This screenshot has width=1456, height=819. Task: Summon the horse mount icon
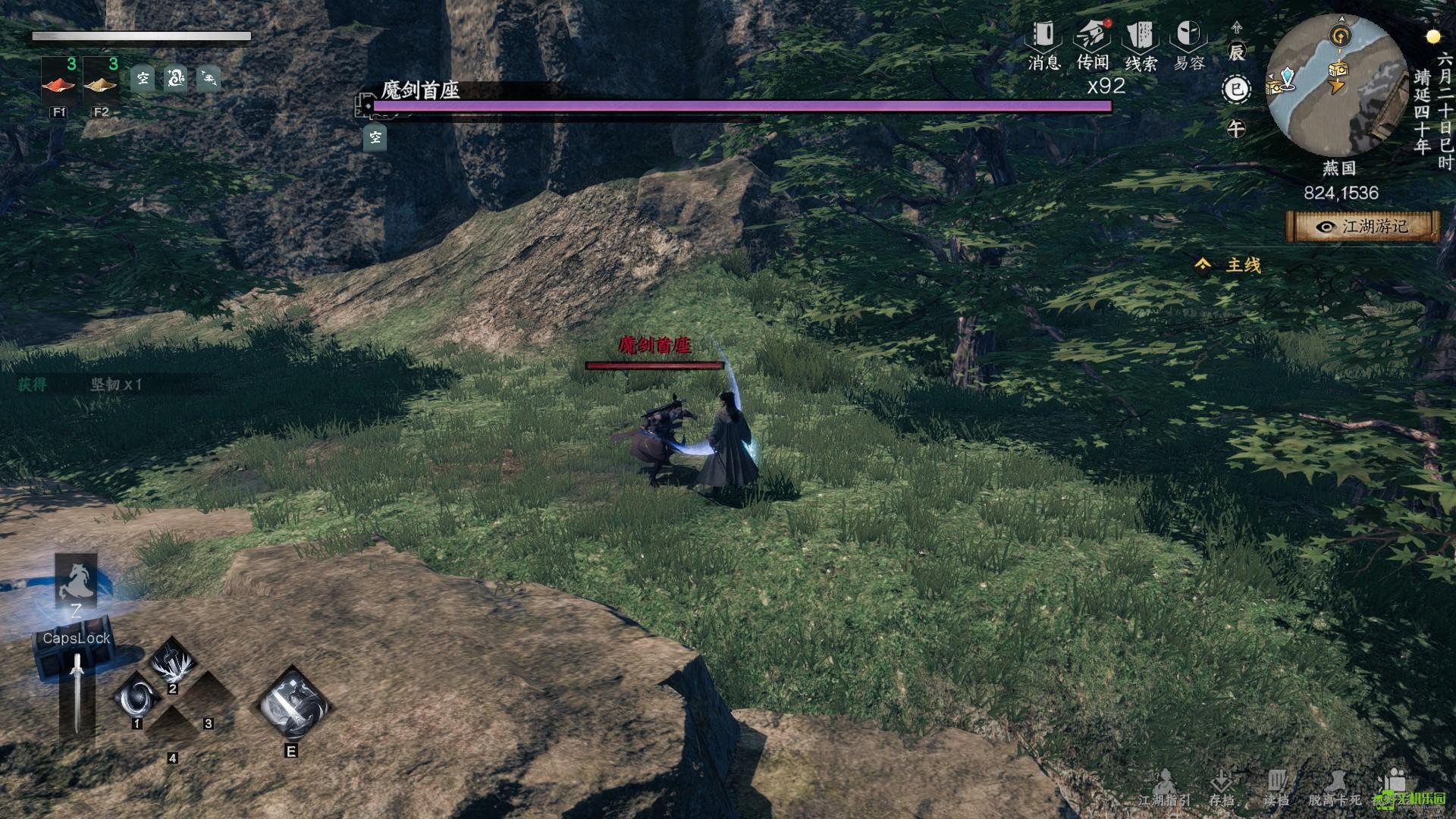76,582
